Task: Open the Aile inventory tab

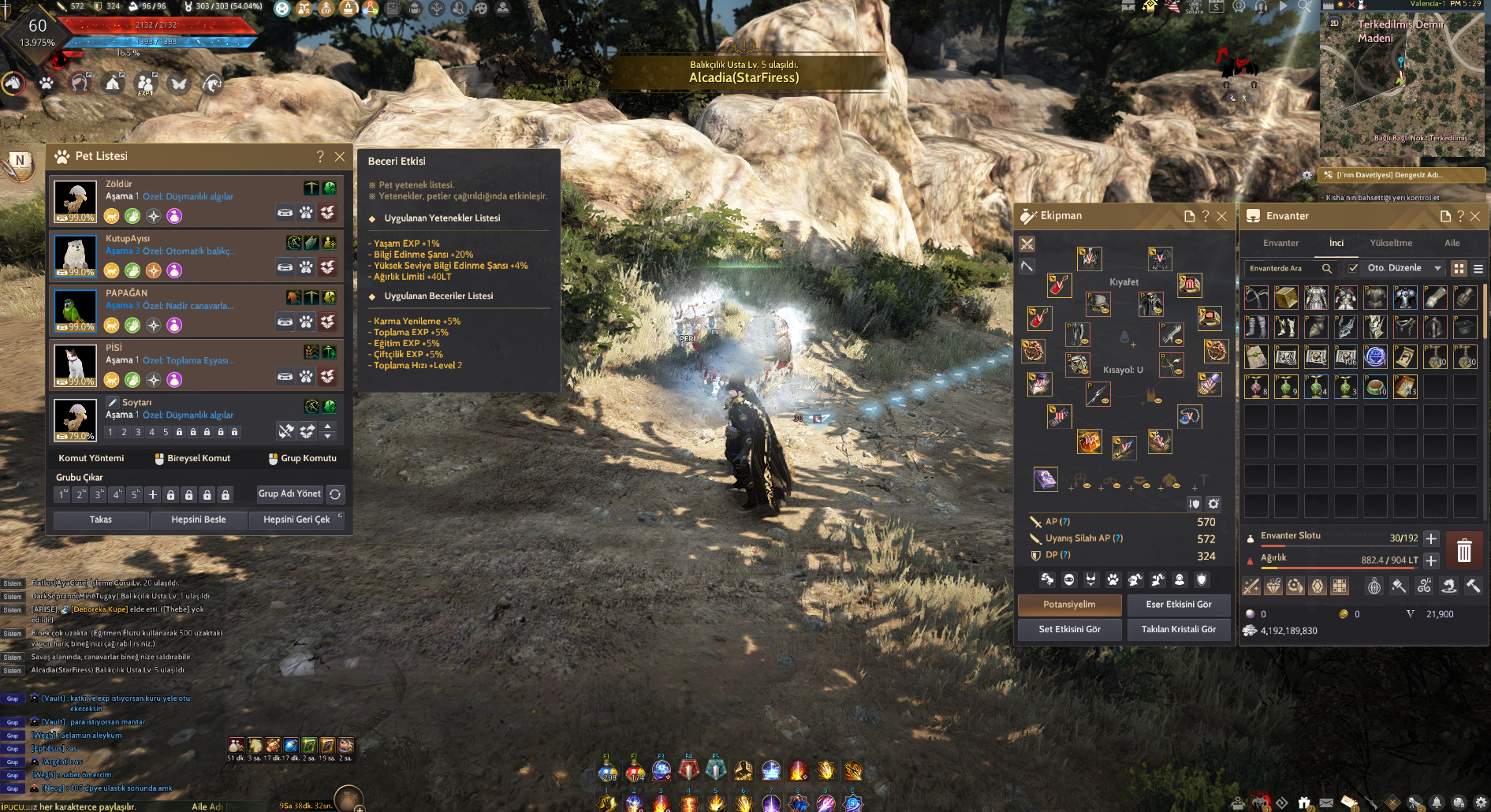Action: [x=1452, y=243]
